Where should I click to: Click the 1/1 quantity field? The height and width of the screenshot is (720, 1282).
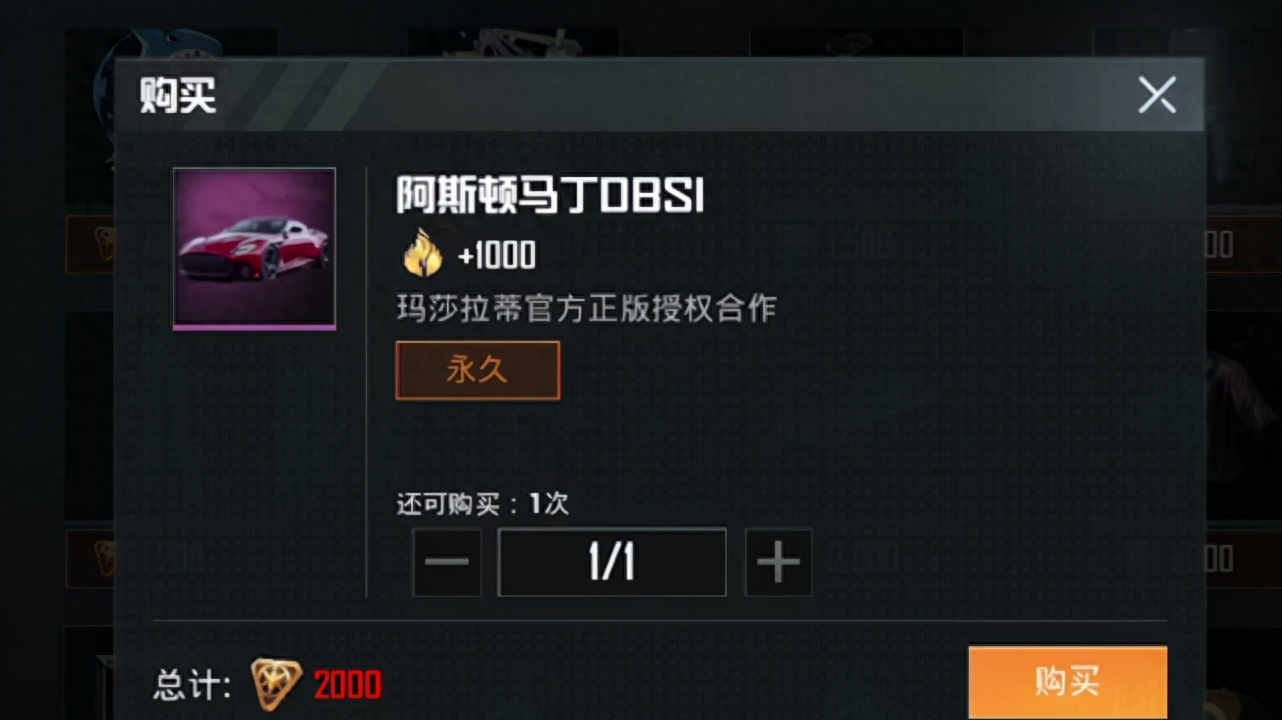click(611, 561)
